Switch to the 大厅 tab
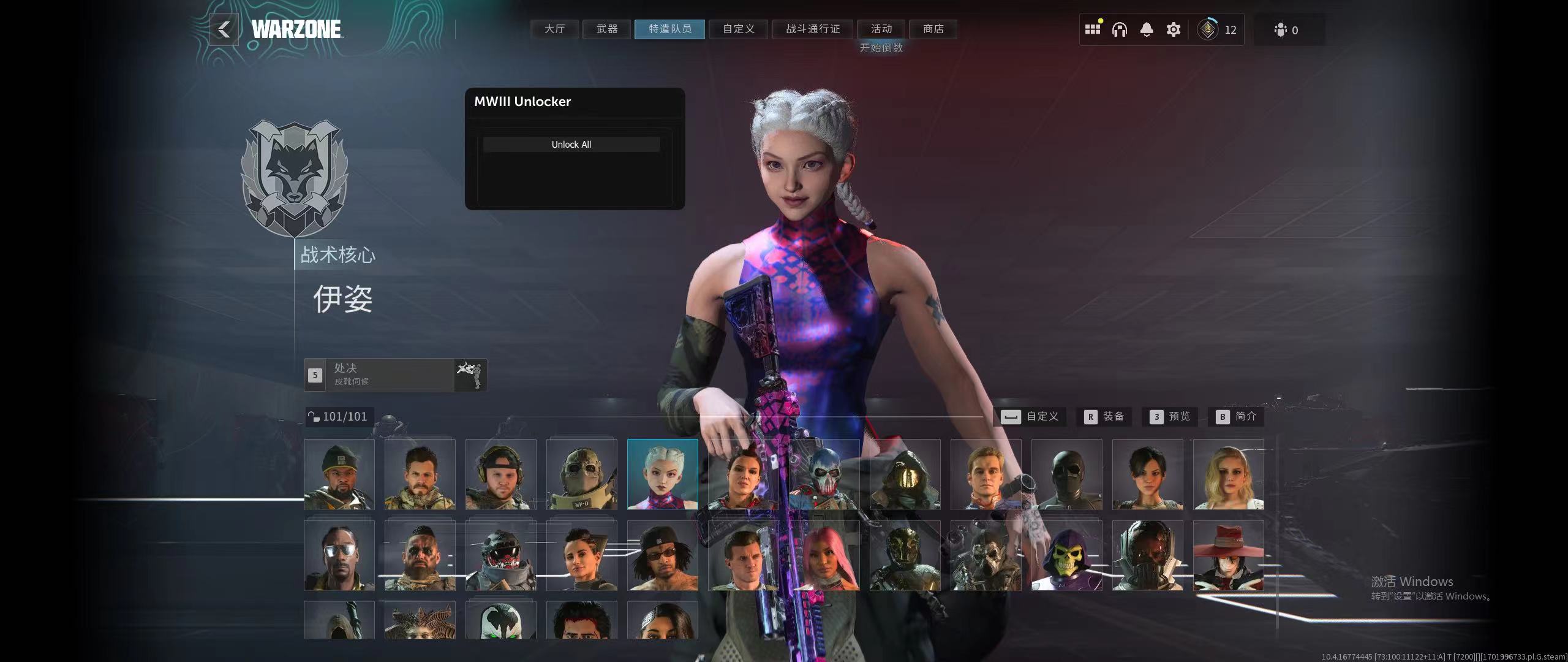 coord(554,29)
